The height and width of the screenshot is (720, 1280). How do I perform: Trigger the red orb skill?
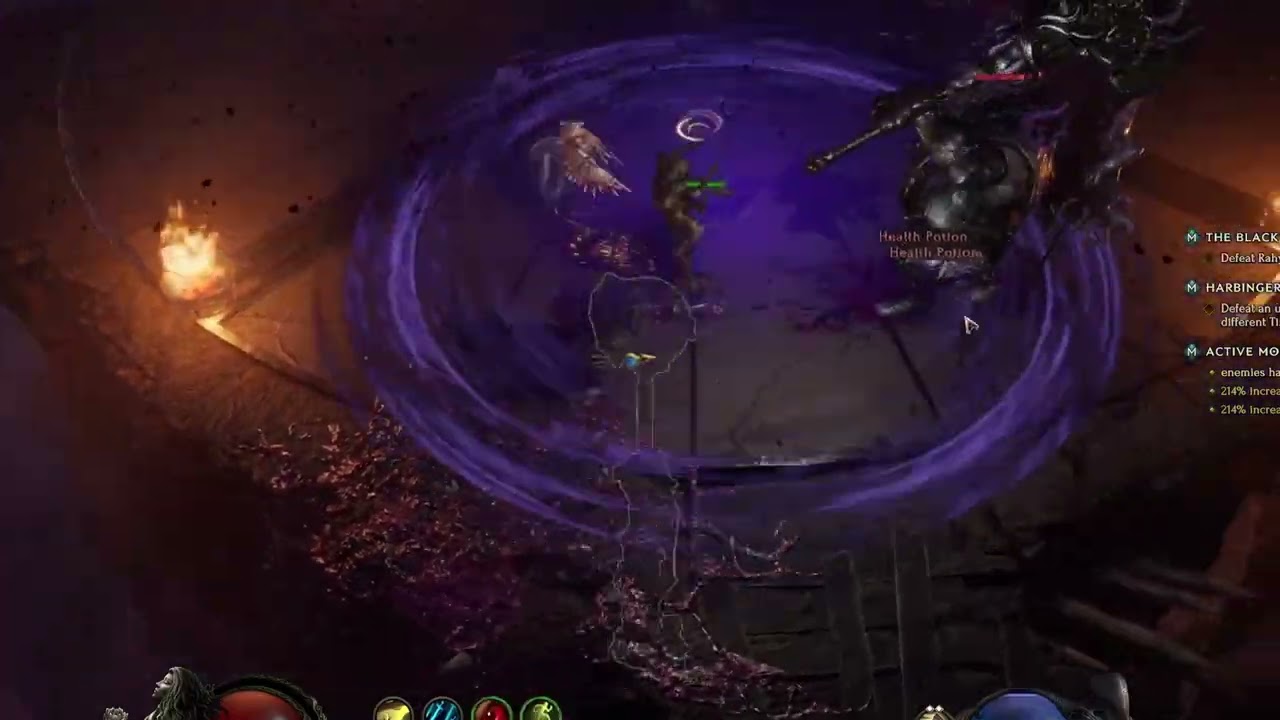click(x=491, y=710)
